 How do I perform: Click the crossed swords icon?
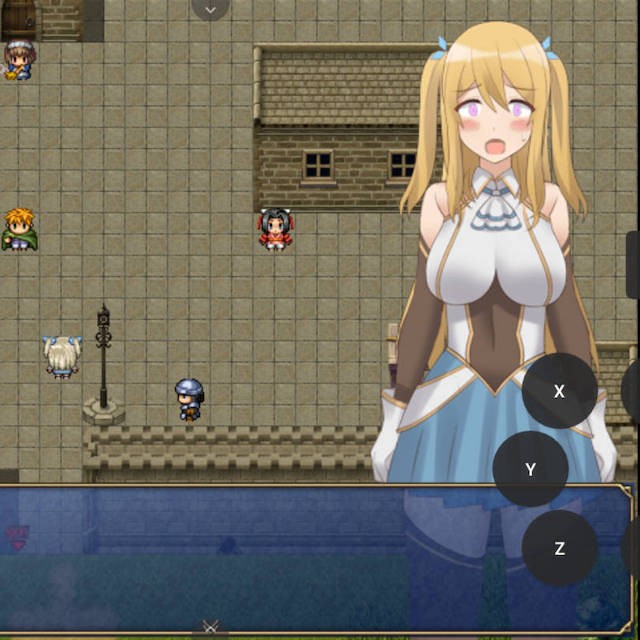(210, 627)
